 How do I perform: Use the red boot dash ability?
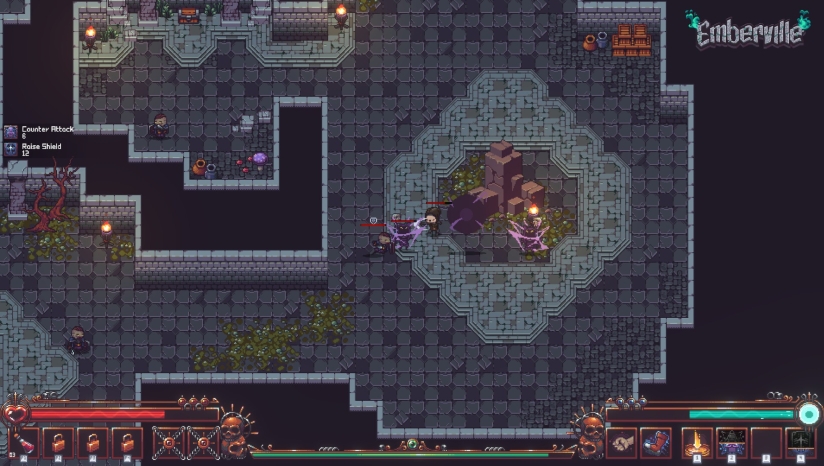(654, 441)
